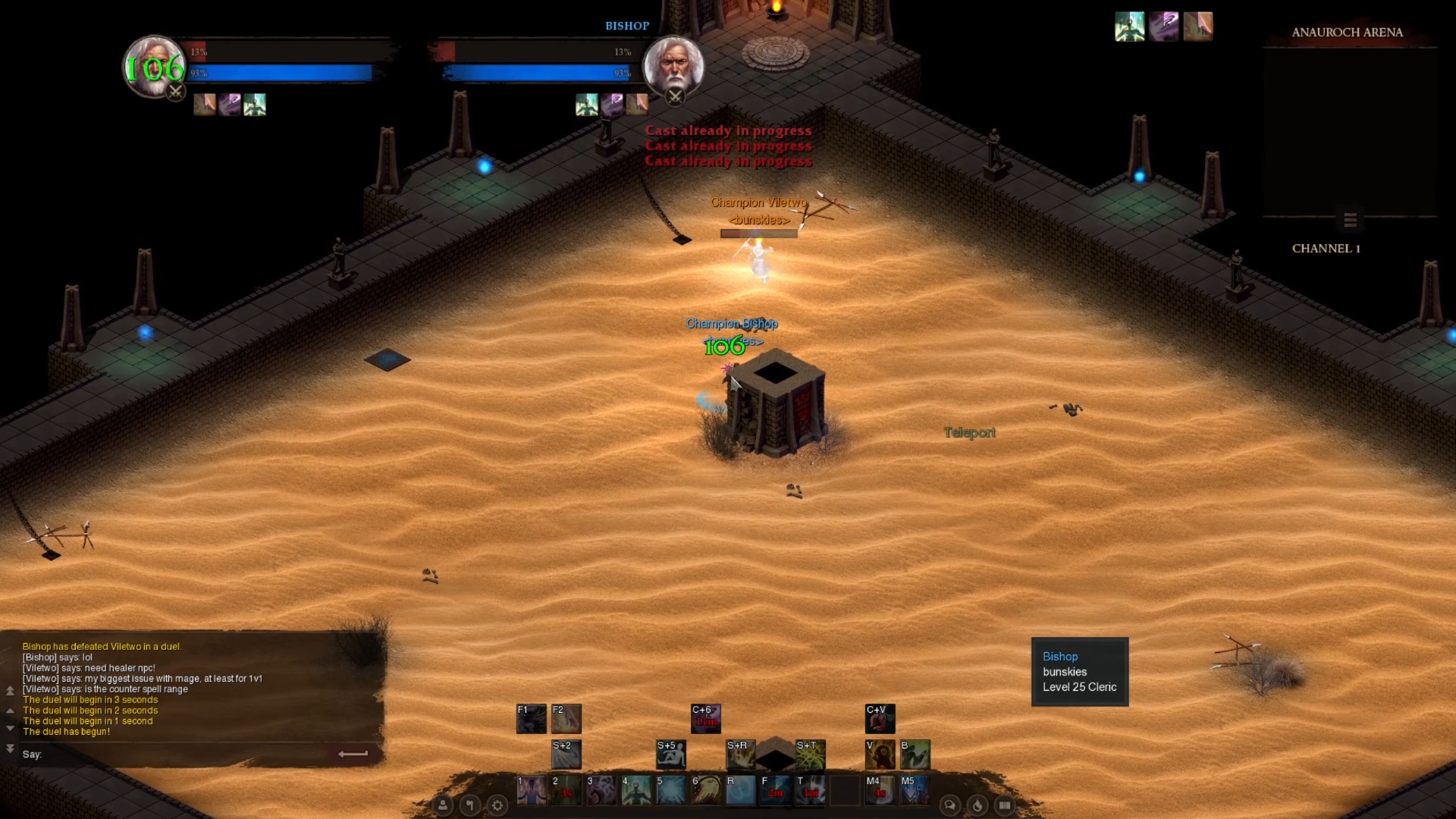The height and width of the screenshot is (819, 1456).
Task: Select Bishop's target portrait
Action: pos(673,66)
